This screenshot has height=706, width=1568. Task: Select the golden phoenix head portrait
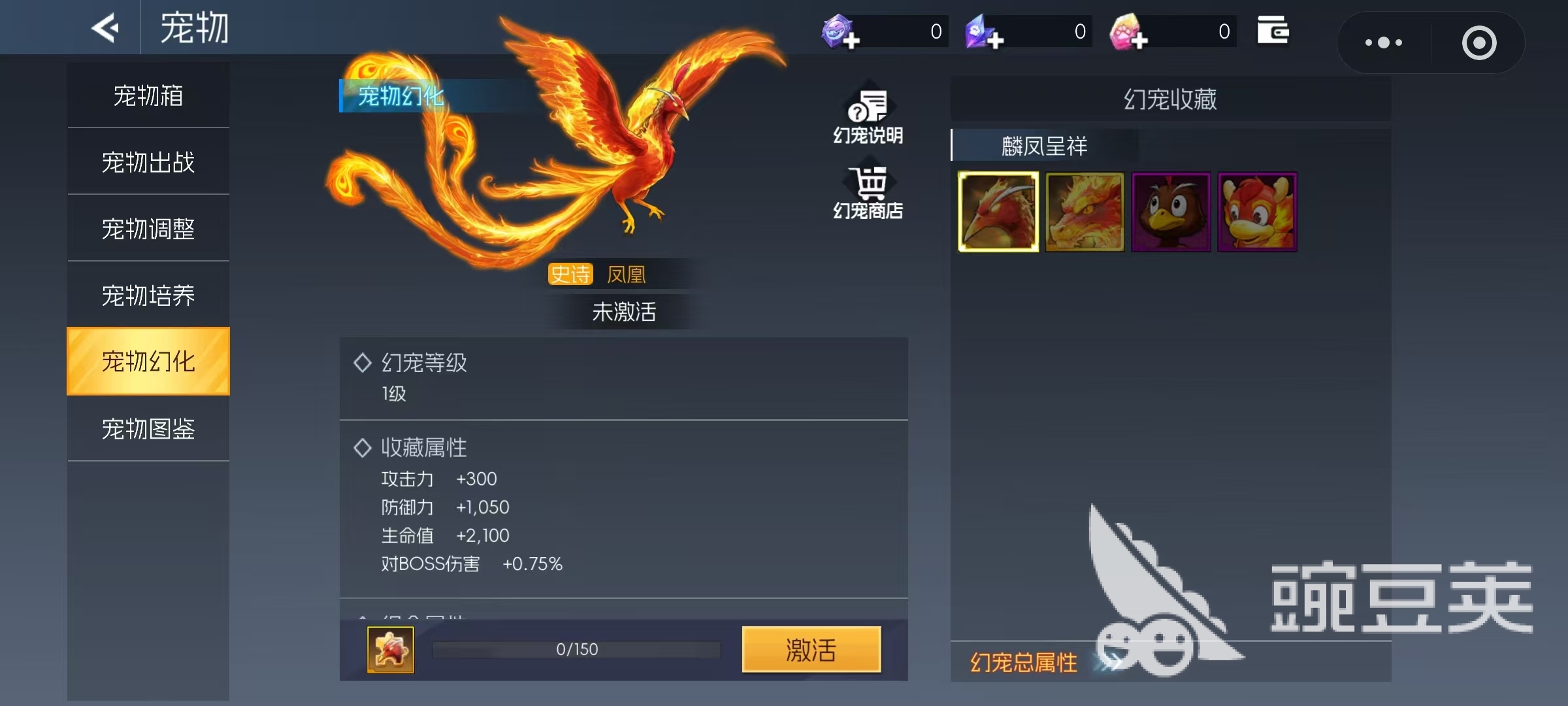[999, 212]
